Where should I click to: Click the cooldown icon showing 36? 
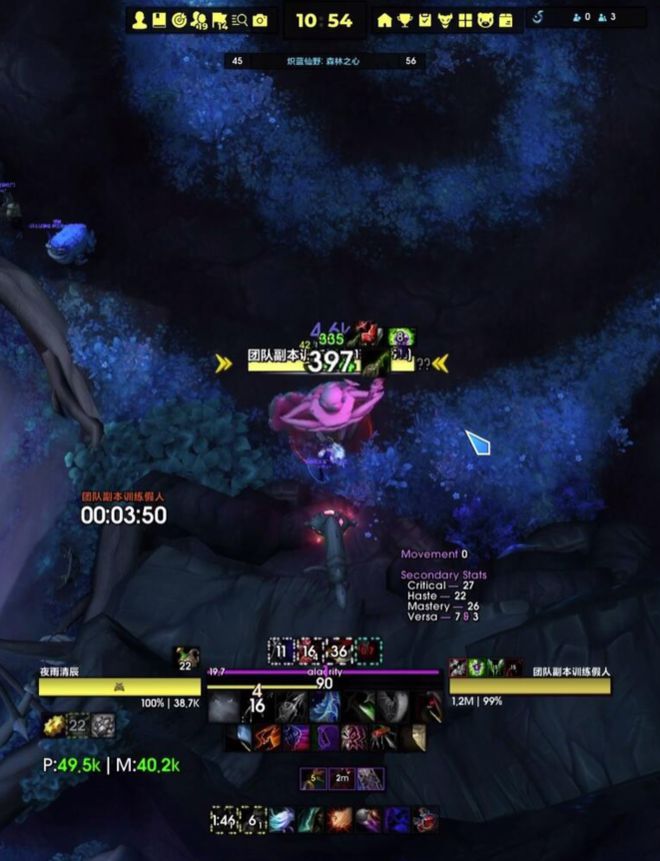point(342,651)
